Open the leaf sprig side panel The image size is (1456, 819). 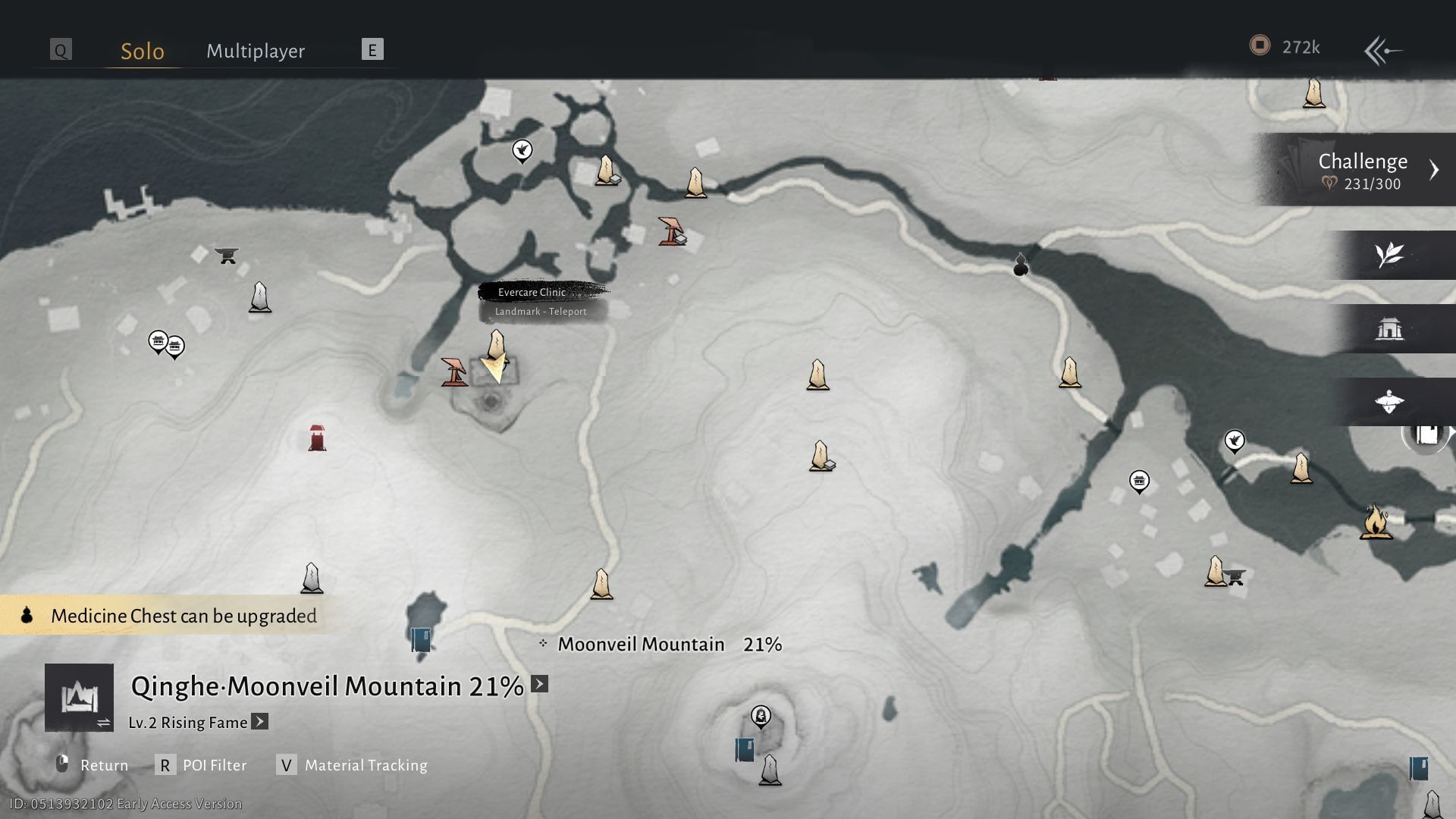1389,255
